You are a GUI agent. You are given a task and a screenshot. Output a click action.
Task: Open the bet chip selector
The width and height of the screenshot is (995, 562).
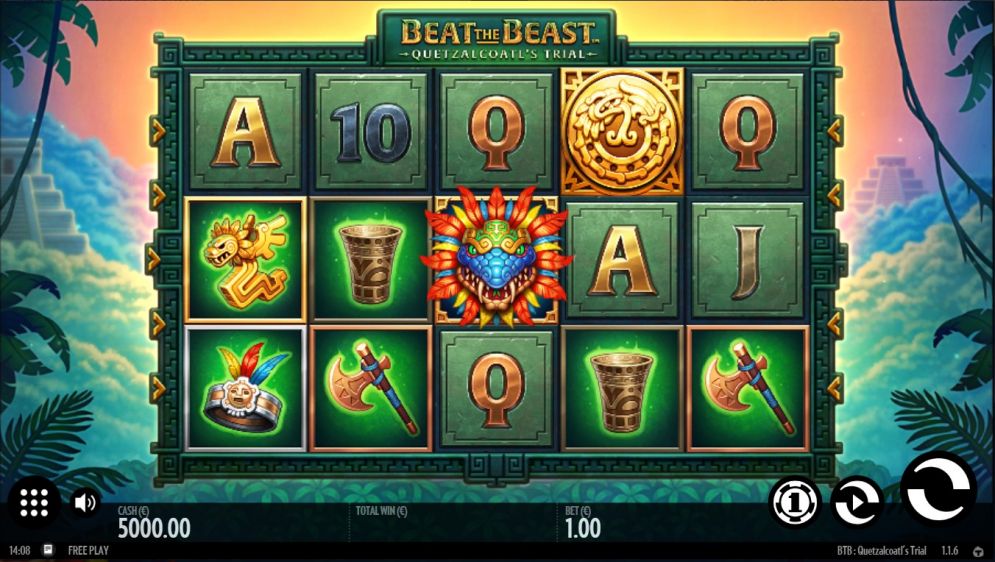coord(795,501)
